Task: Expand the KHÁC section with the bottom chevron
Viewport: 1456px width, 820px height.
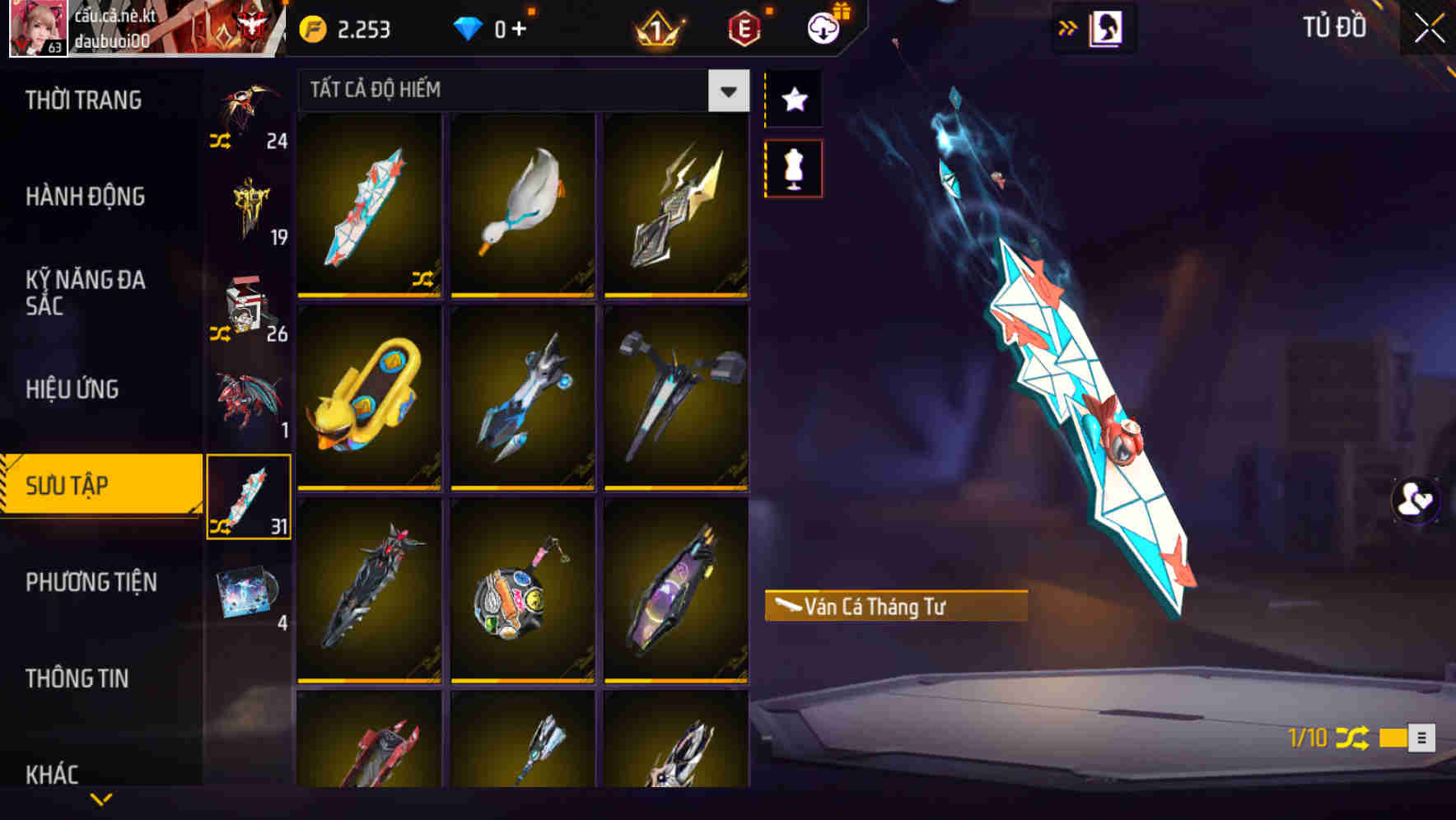Action: 100,798
